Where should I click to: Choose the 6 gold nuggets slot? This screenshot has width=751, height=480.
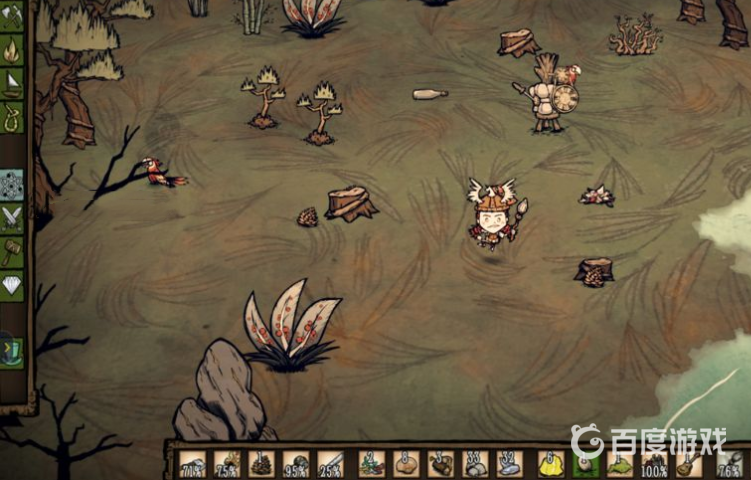point(551,464)
